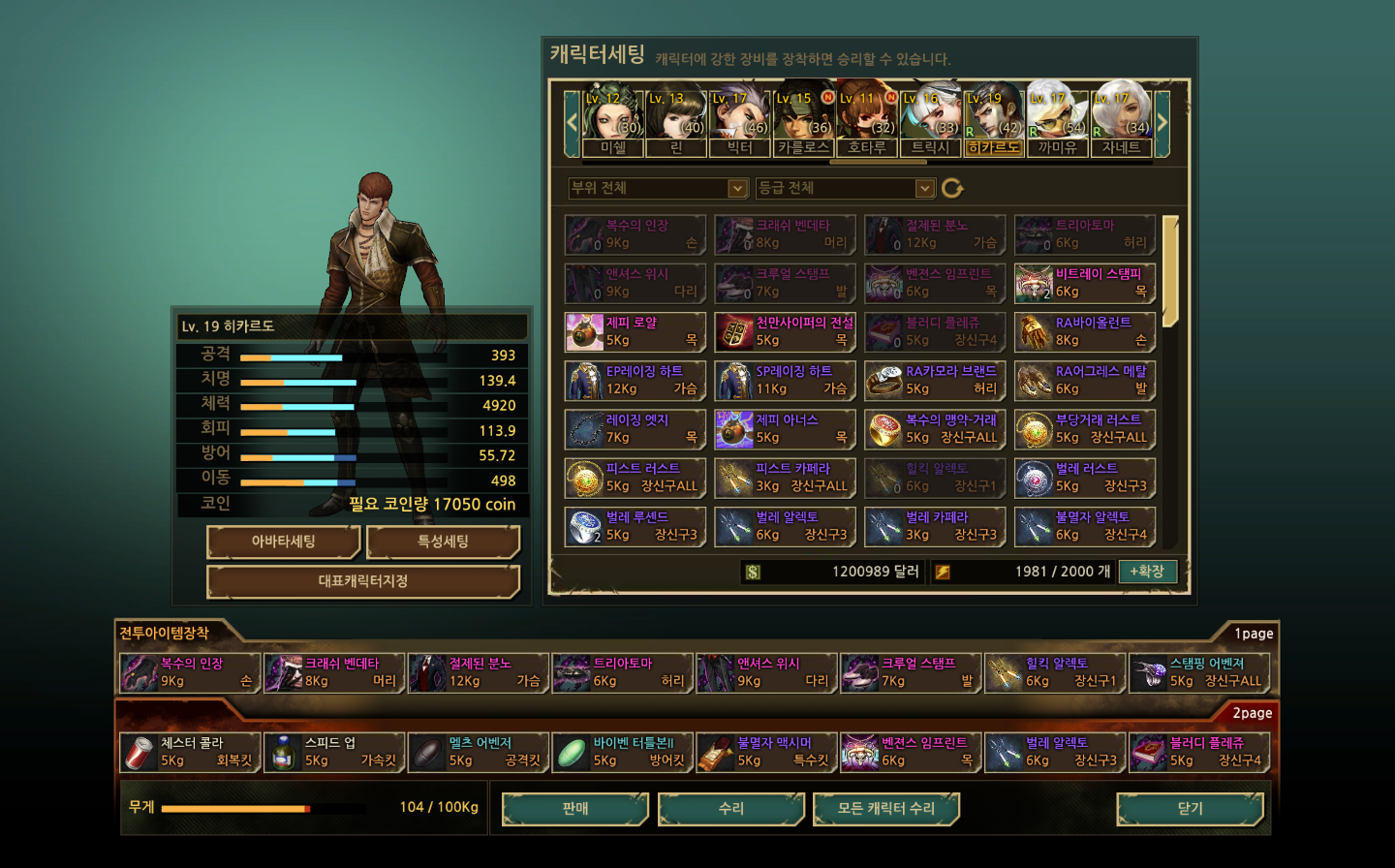The image size is (1395, 868).
Task: Click the 수리 repair button
Action: (x=731, y=809)
